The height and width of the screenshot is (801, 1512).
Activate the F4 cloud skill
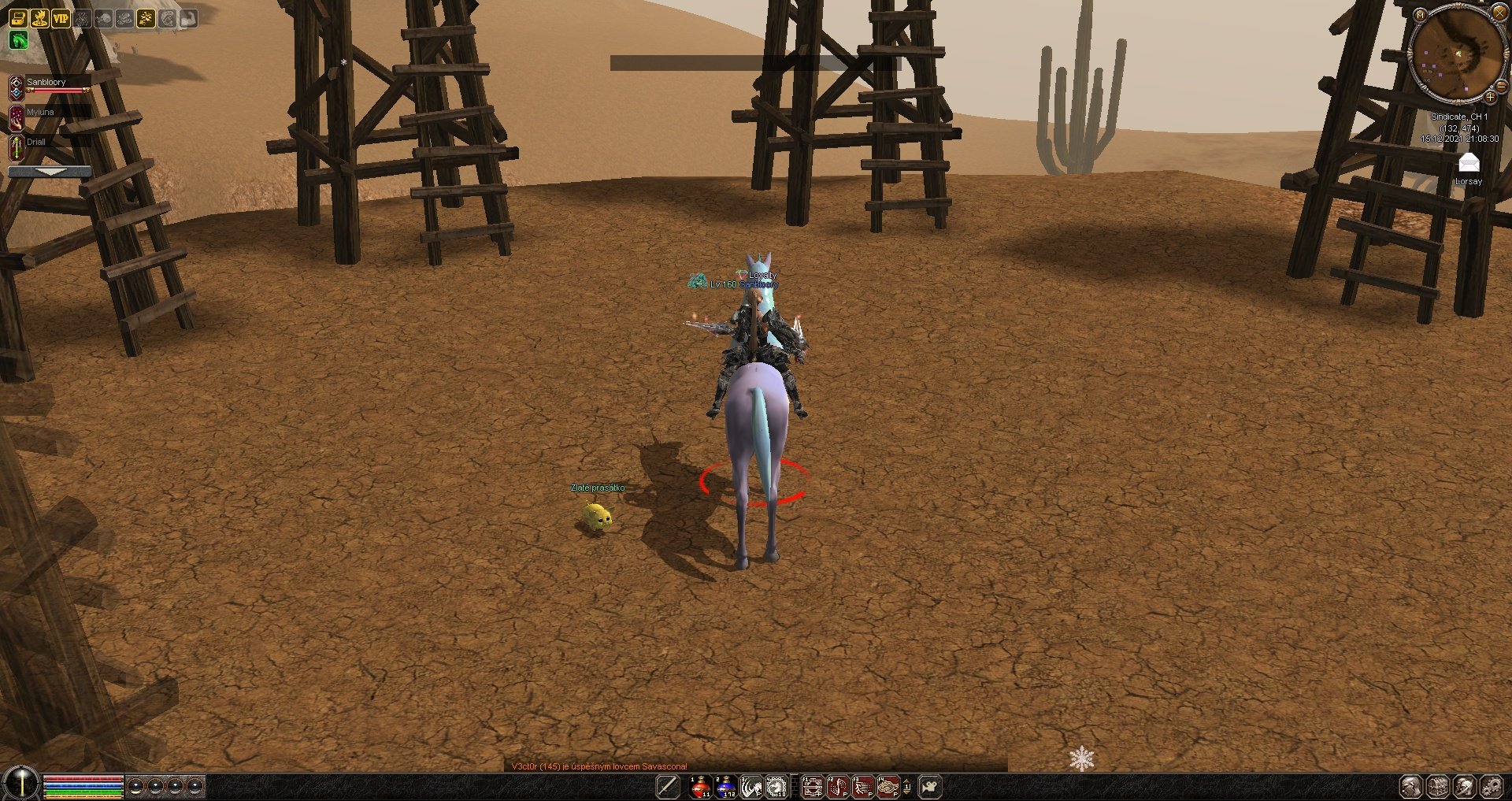click(888, 786)
